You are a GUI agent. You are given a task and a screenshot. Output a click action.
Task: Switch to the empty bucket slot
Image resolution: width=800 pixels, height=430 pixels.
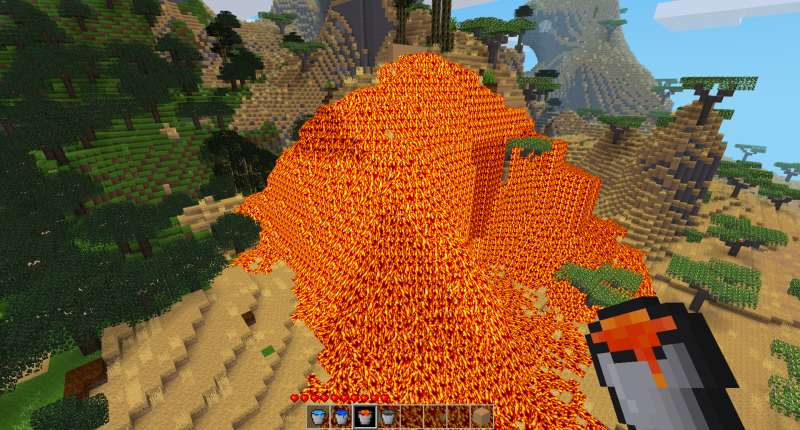click(x=388, y=417)
